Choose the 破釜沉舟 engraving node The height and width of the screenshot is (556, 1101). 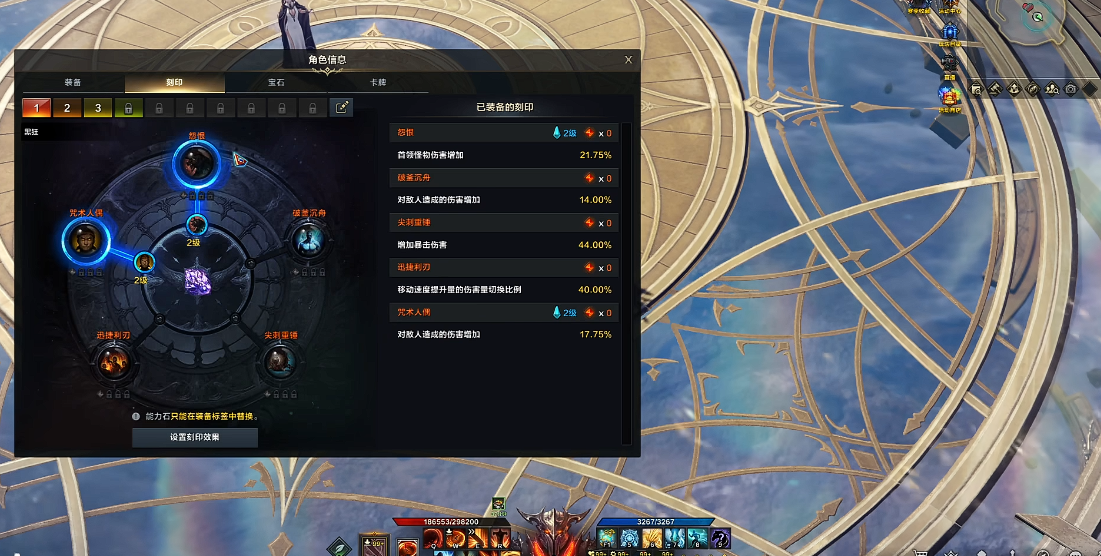click(x=307, y=240)
